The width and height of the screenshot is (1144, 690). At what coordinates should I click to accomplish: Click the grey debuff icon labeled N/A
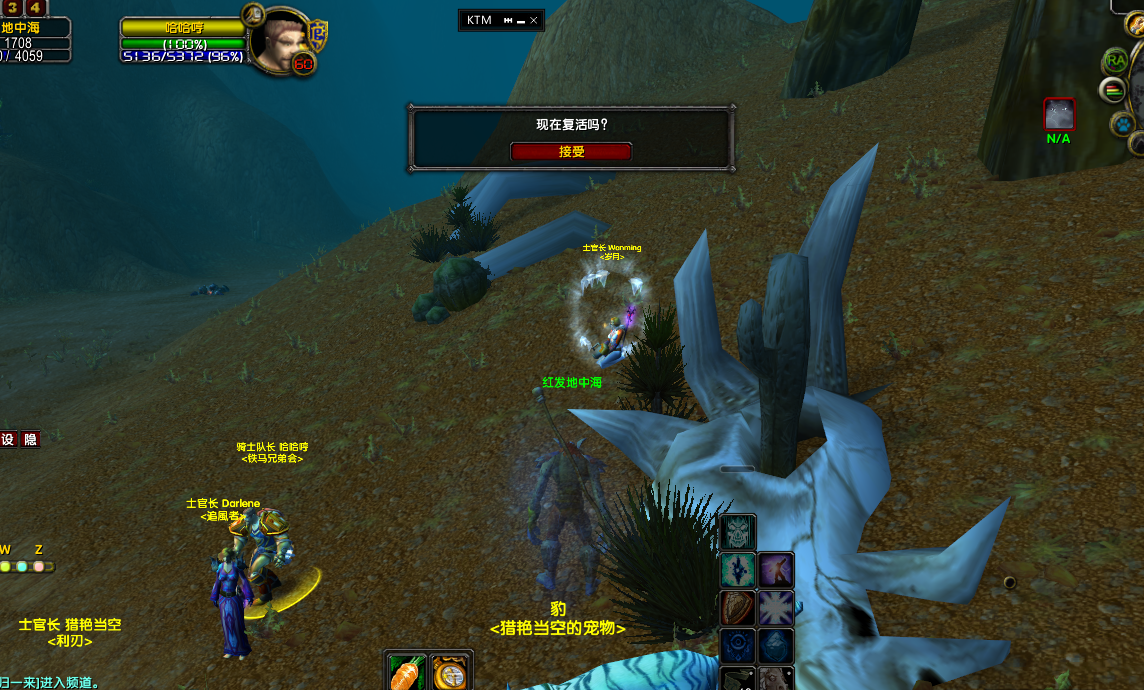coord(1059,114)
